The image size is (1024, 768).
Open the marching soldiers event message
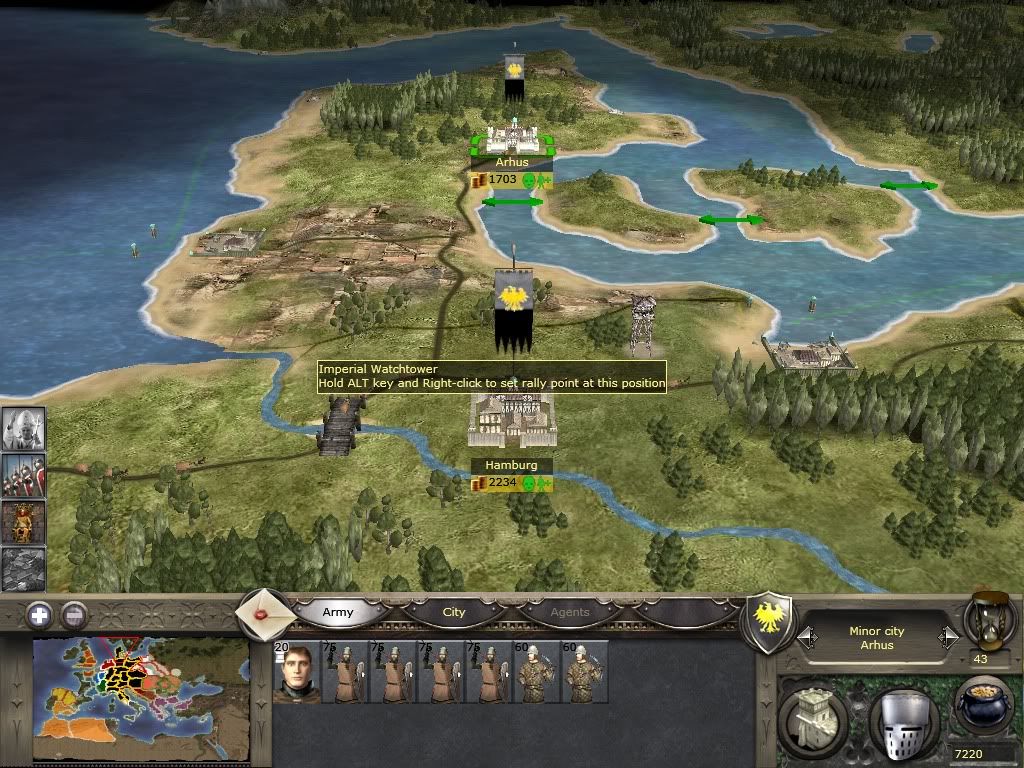(x=22, y=475)
